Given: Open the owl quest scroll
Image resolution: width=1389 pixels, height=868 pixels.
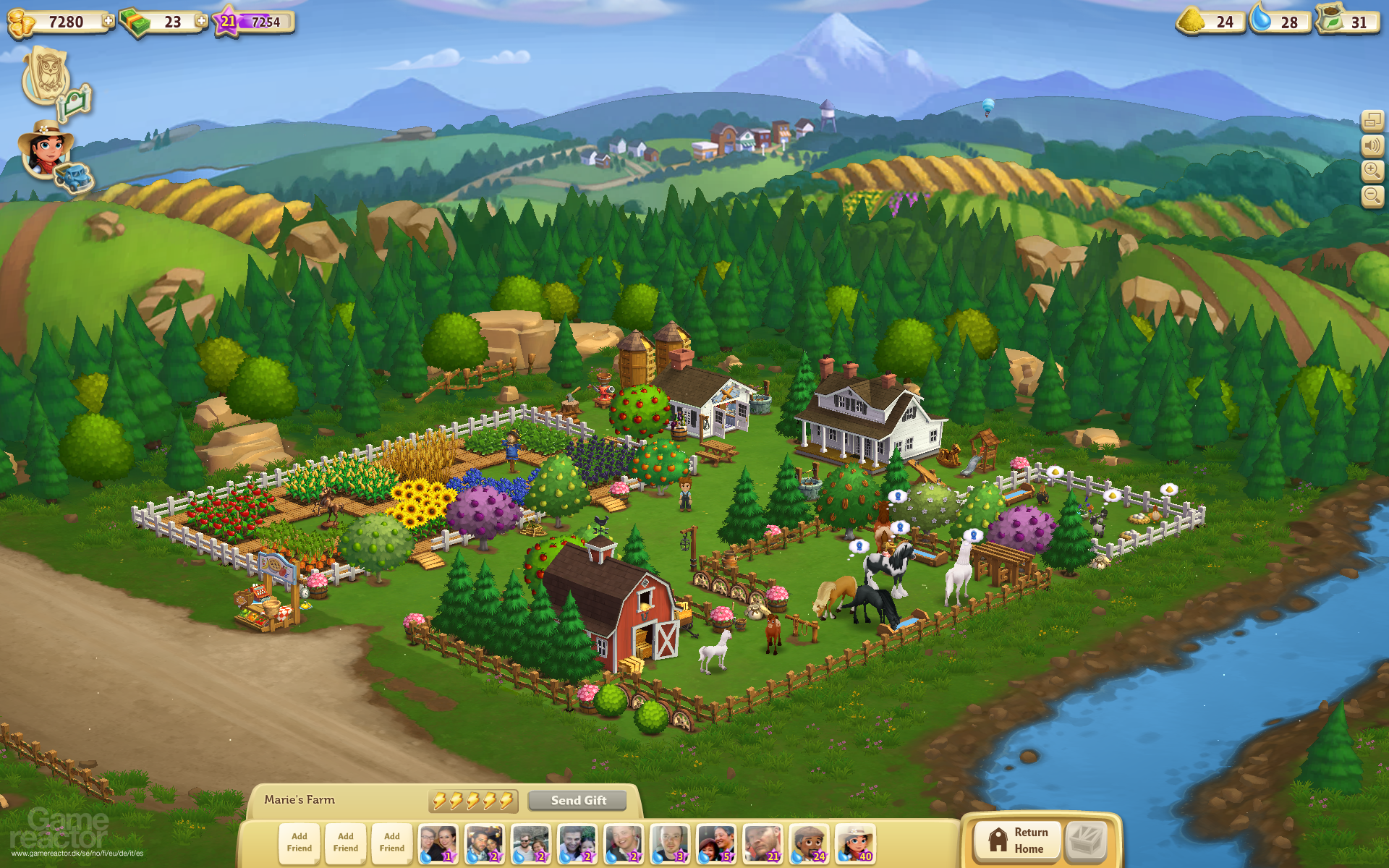Looking at the screenshot, I should (46, 75).
